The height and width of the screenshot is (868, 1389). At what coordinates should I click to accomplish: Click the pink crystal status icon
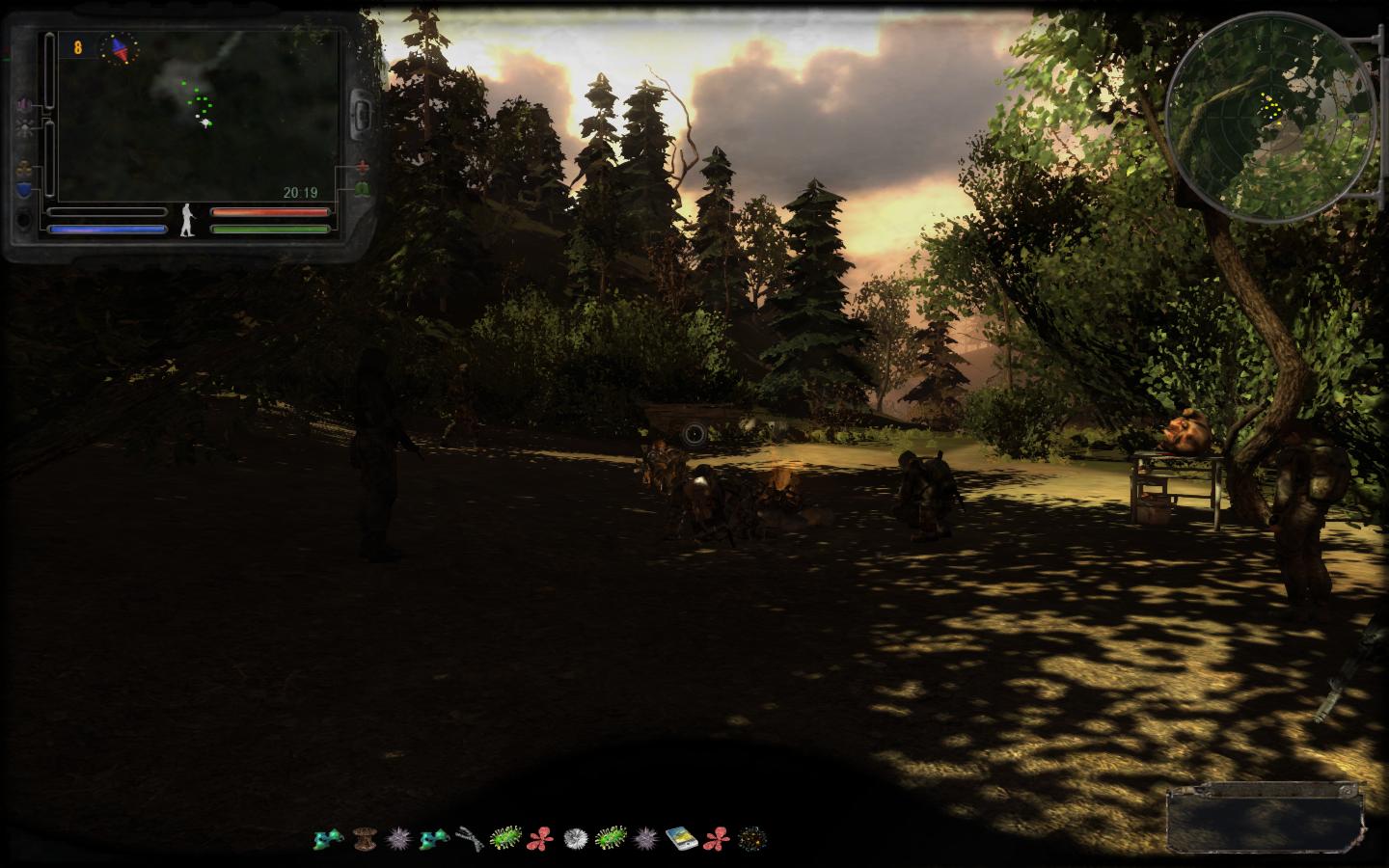(23, 104)
